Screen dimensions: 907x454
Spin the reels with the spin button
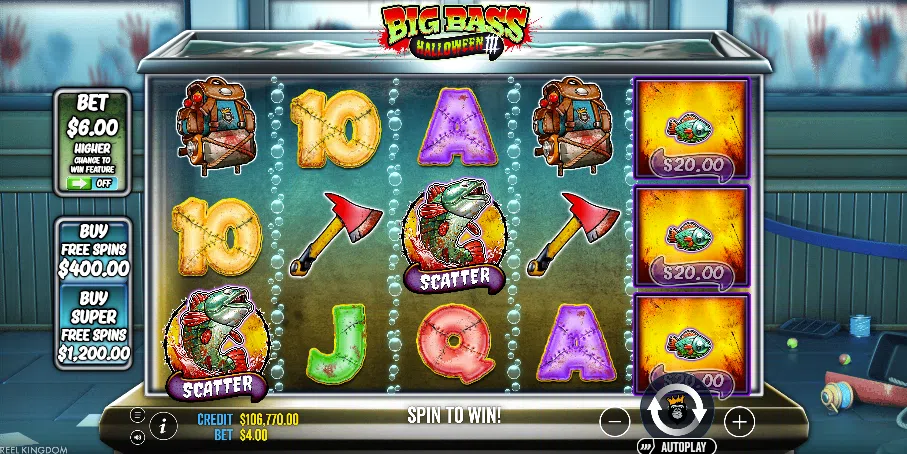(678, 408)
